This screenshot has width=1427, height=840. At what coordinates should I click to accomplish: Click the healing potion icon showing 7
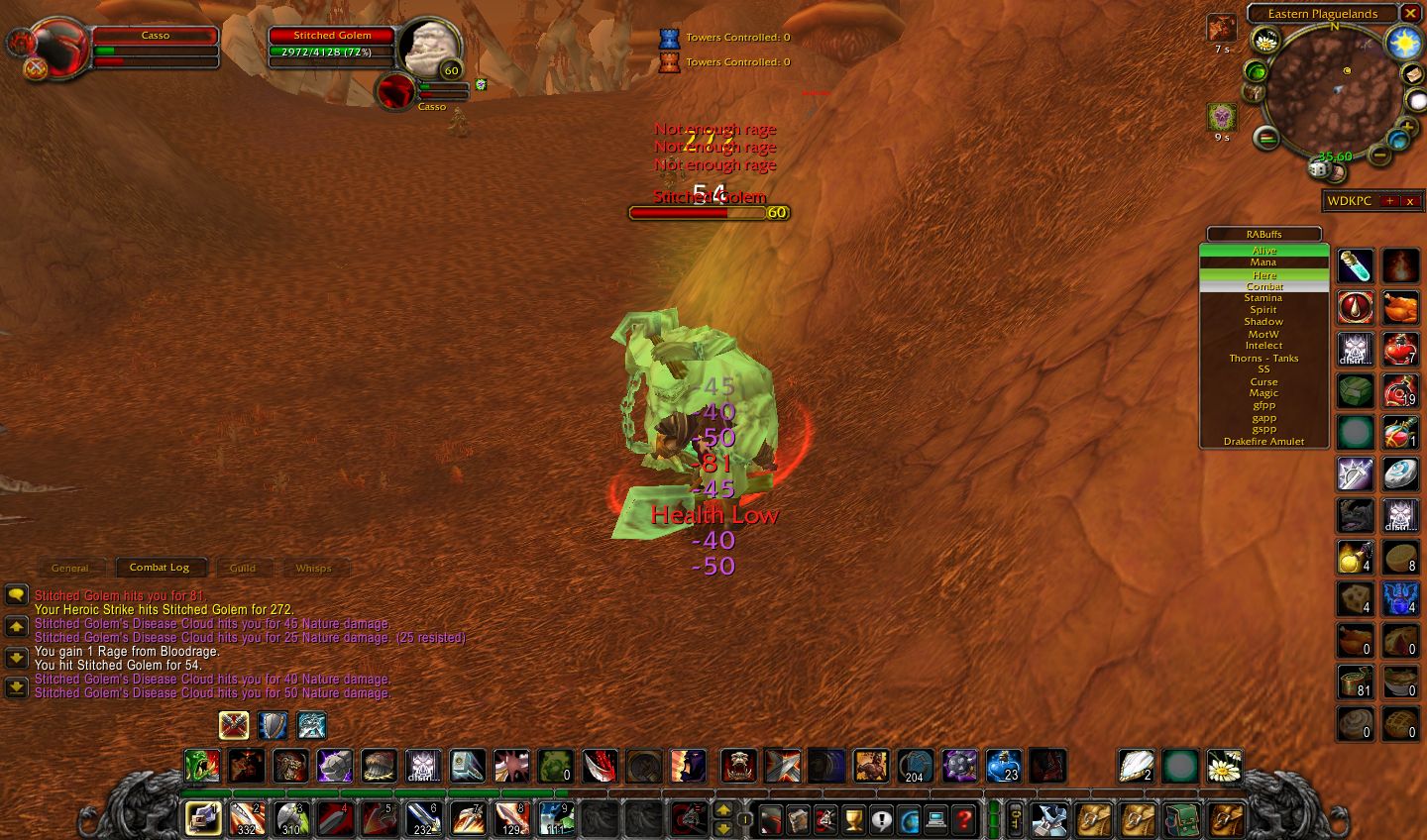tap(1401, 350)
